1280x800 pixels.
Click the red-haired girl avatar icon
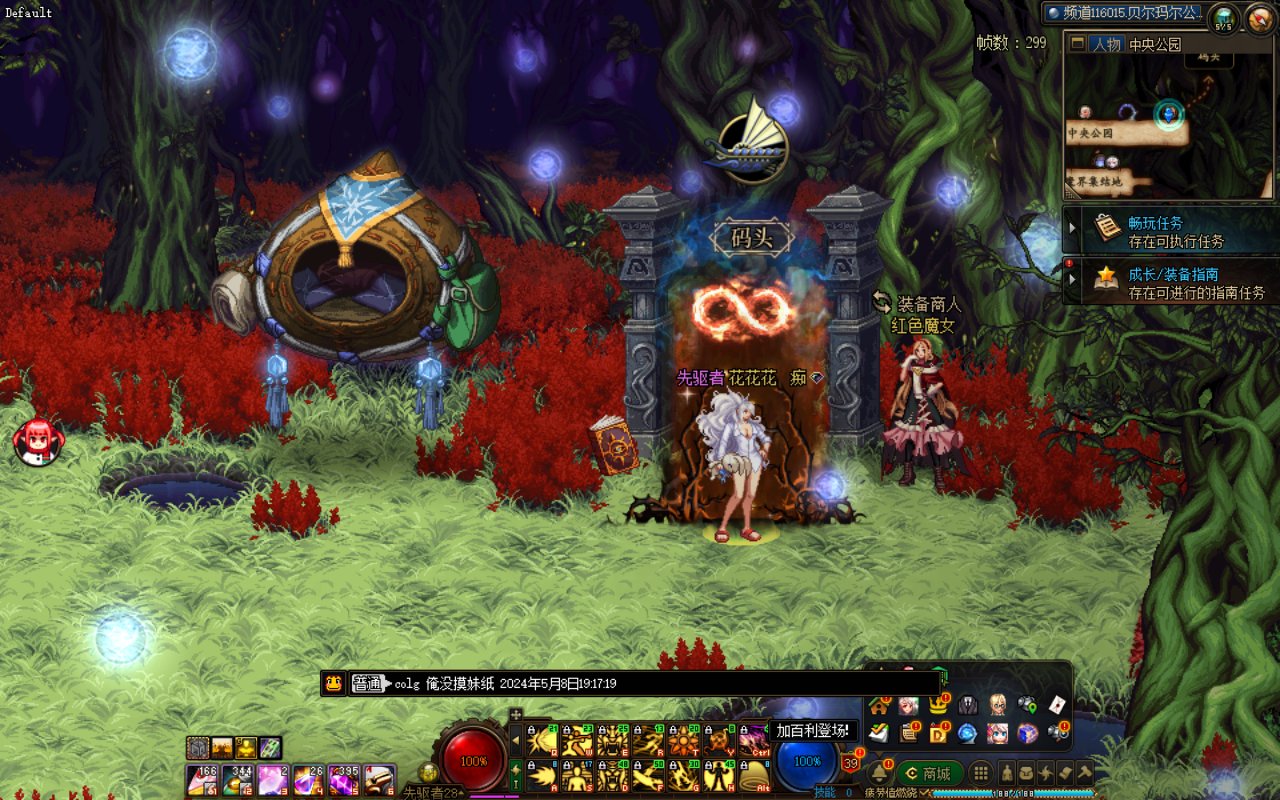click(x=38, y=440)
